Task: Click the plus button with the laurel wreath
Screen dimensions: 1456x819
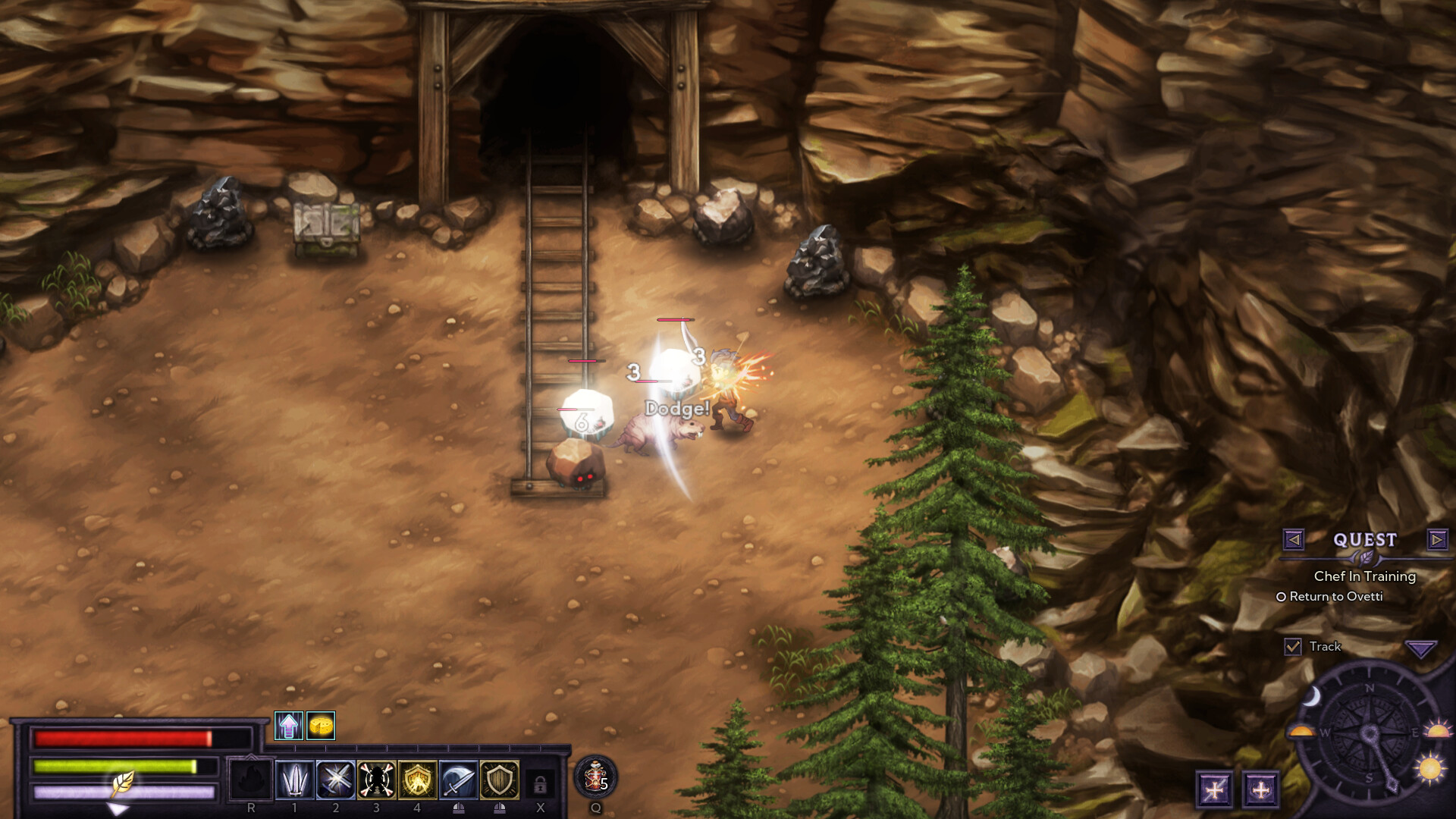Action: [x=1260, y=789]
